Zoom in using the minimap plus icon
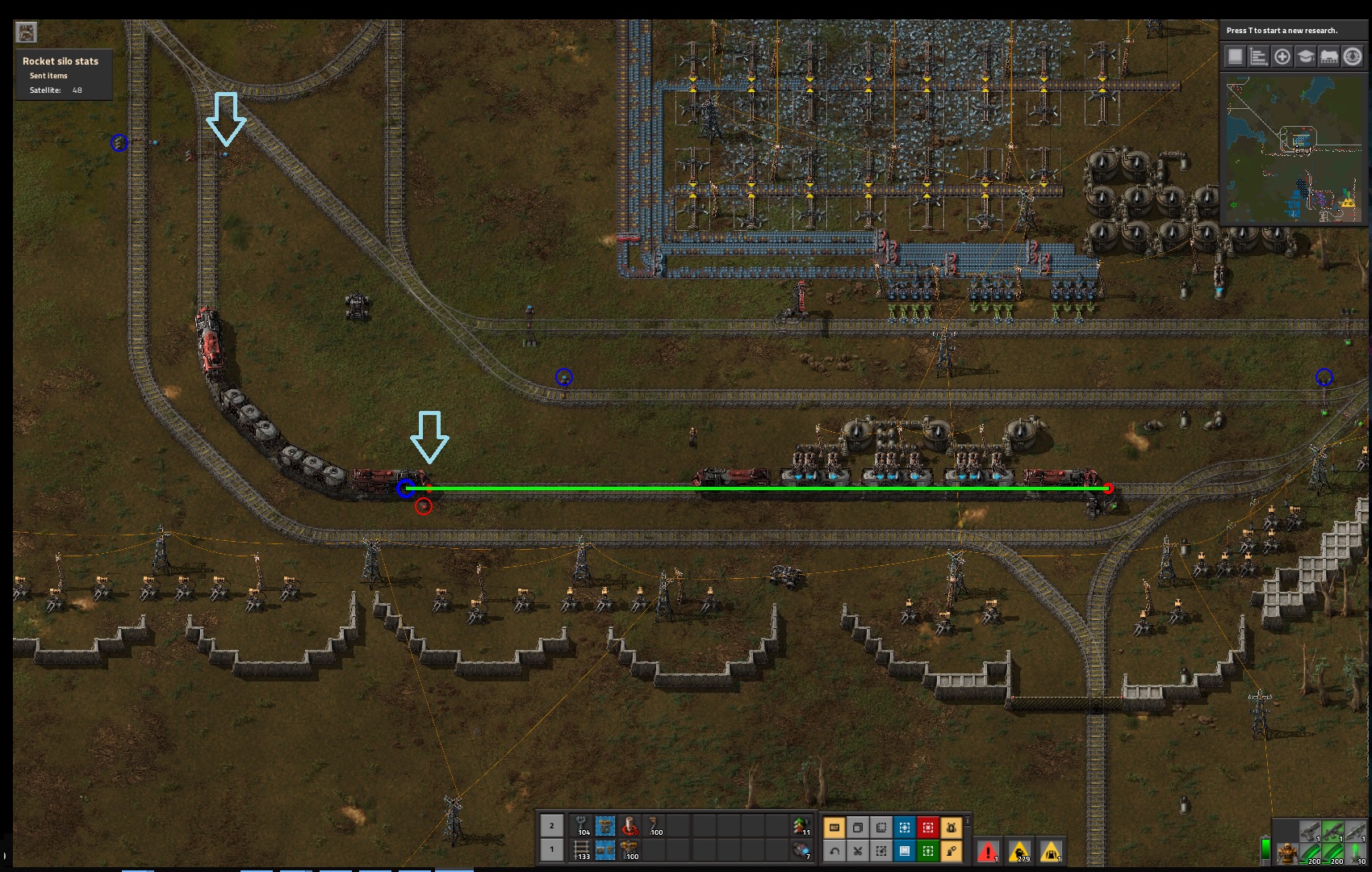1372x872 pixels. 1282,57
